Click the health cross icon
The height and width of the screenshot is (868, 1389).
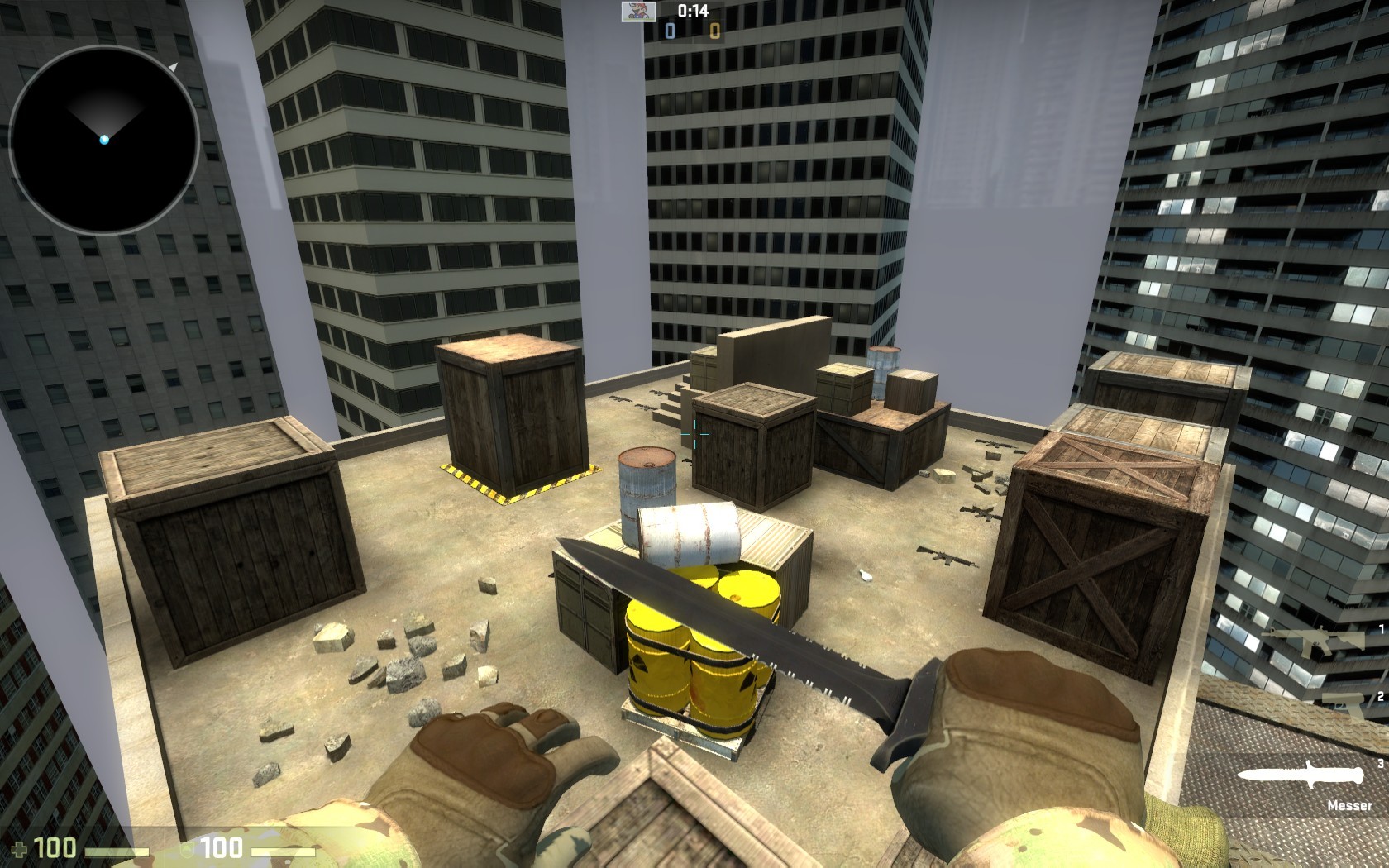pos(20,848)
